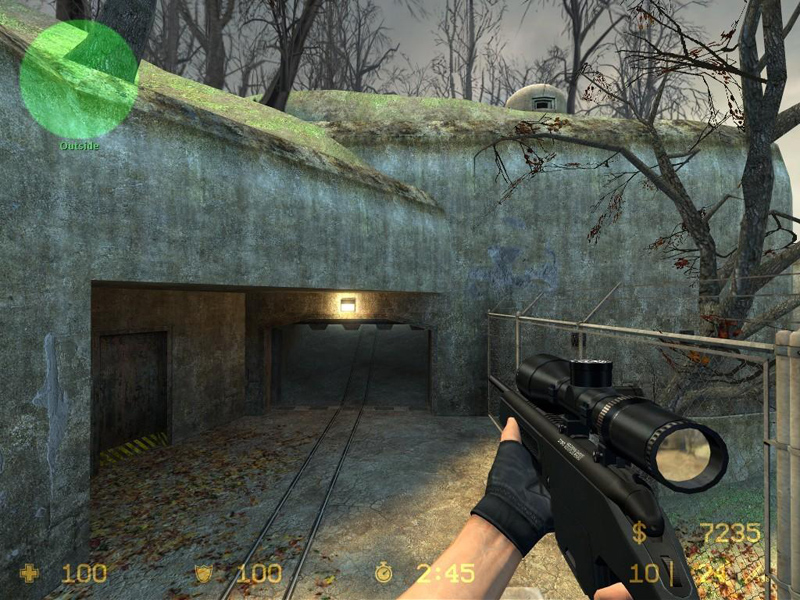Click the green circular radar
This screenshot has height=600, width=800.
[78, 79]
